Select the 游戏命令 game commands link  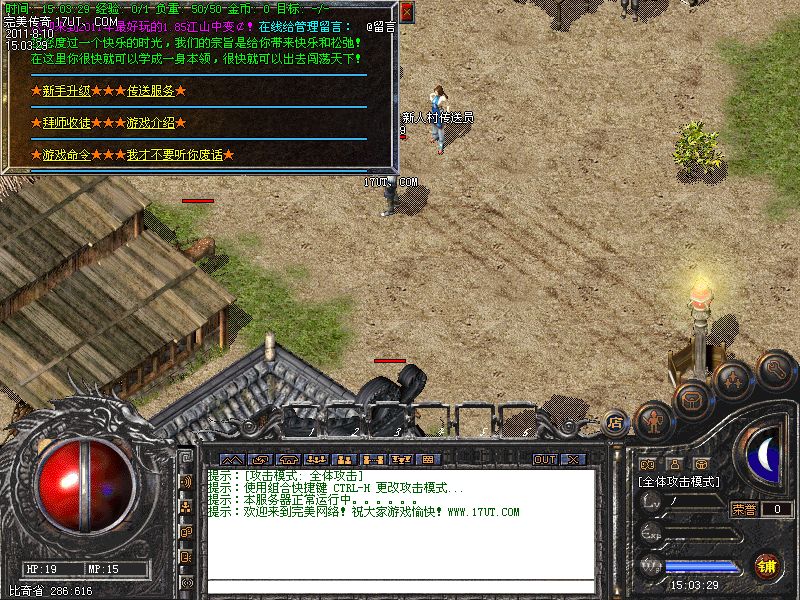[66, 155]
